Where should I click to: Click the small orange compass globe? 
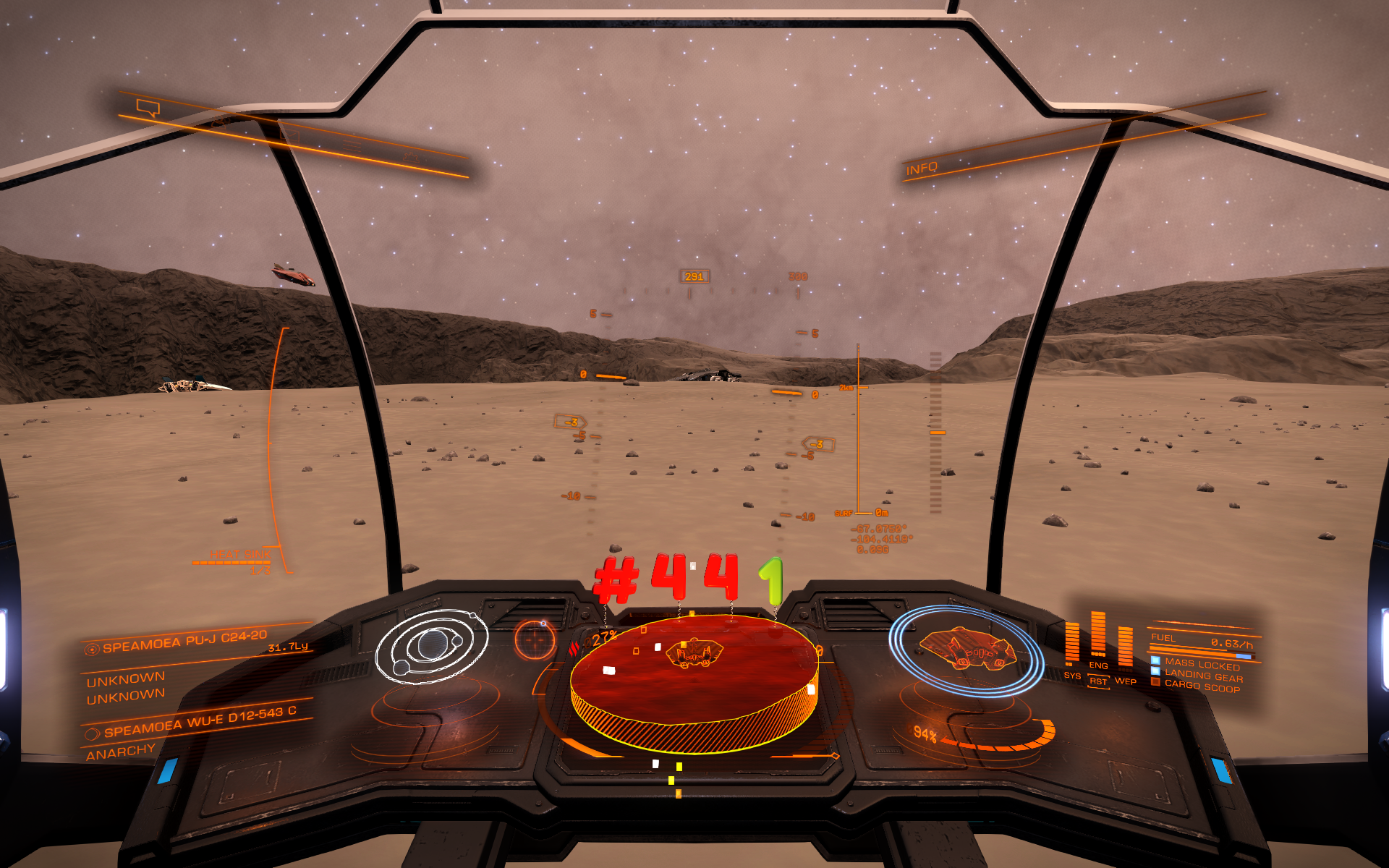click(x=535, y=639)
